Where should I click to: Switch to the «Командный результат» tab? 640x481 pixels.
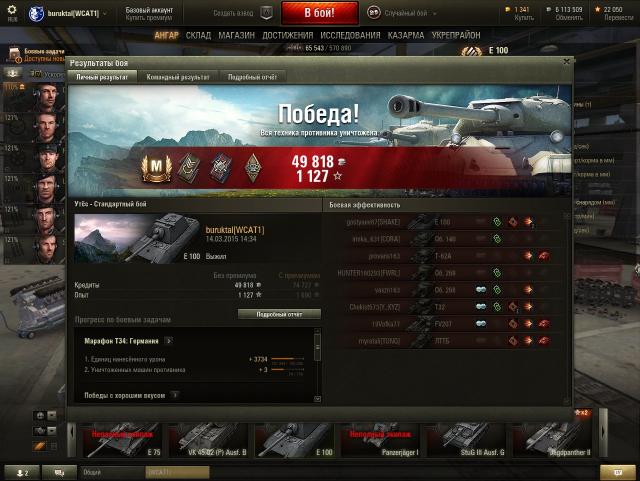(177, 76)
